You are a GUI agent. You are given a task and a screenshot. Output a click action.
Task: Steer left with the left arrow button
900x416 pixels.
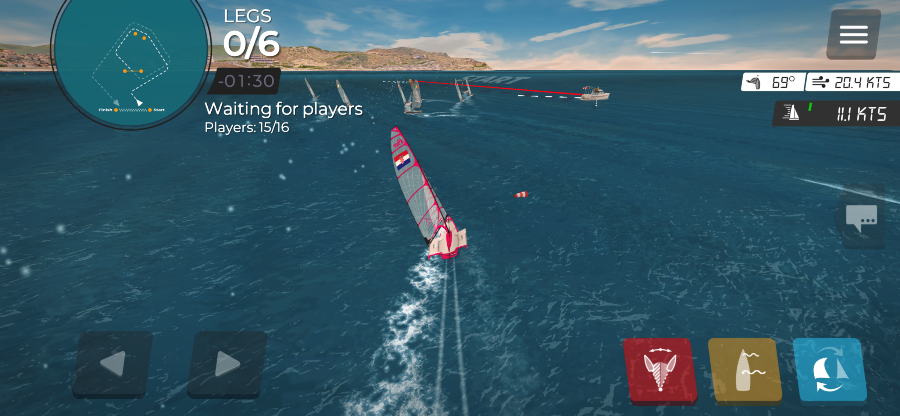tap(113, 364)
